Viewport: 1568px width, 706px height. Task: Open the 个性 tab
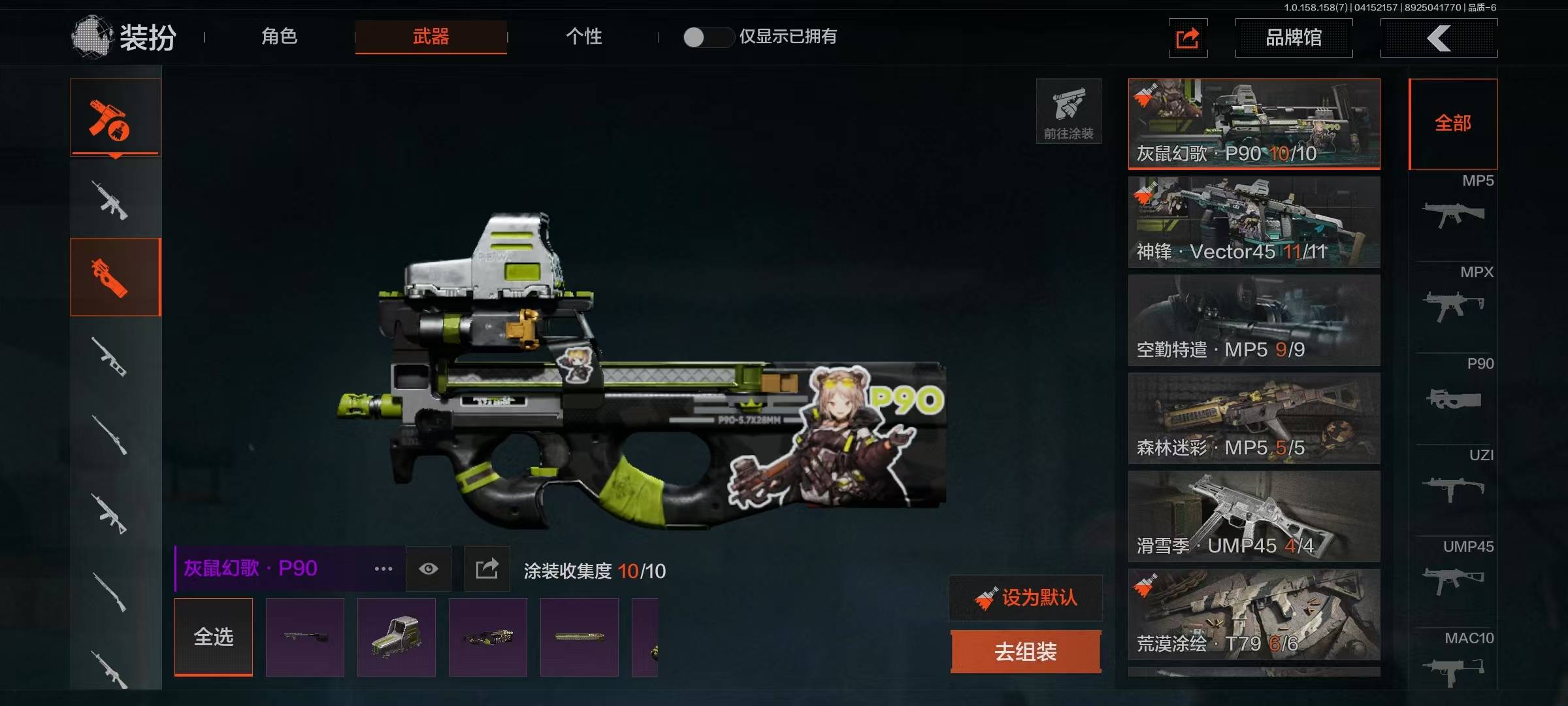583,37
